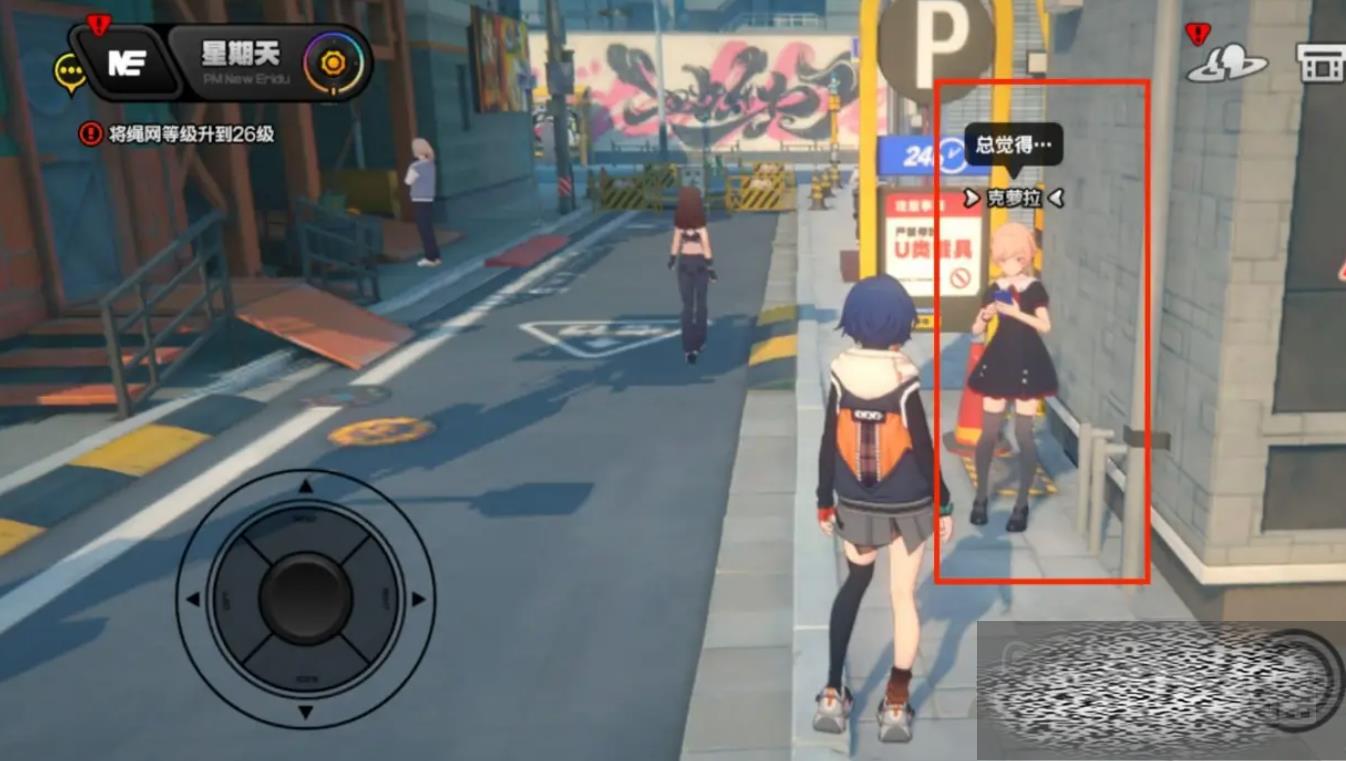
Task: Tap the joystick's right arrow
Action: (x=419, y=600)
